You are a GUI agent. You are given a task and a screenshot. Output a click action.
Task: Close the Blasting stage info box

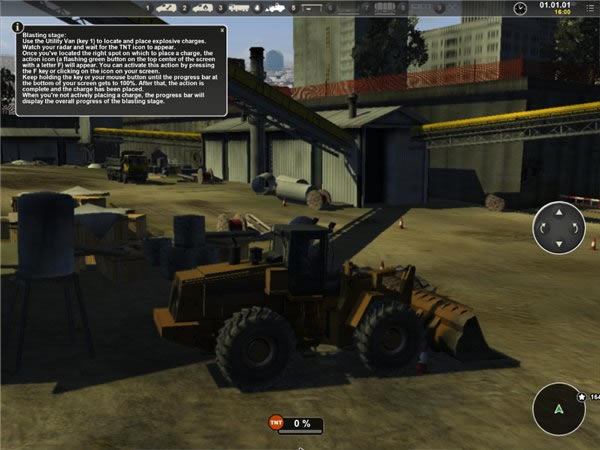click(x=221, y=29)
